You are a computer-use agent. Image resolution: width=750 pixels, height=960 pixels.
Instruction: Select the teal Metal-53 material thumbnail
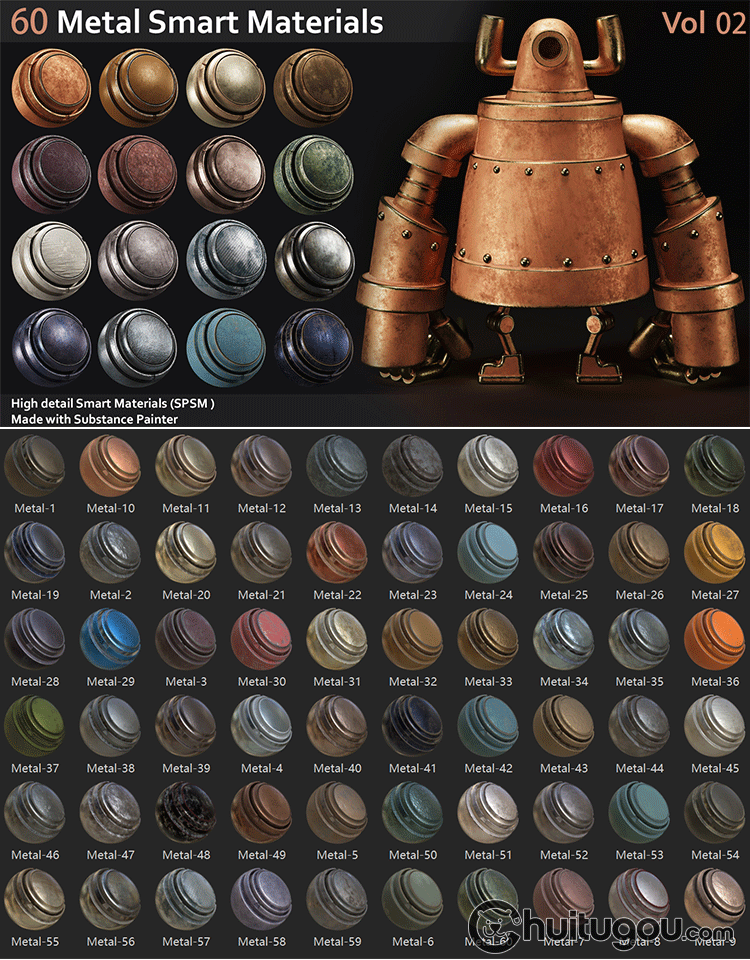click(x=639, y=813)
